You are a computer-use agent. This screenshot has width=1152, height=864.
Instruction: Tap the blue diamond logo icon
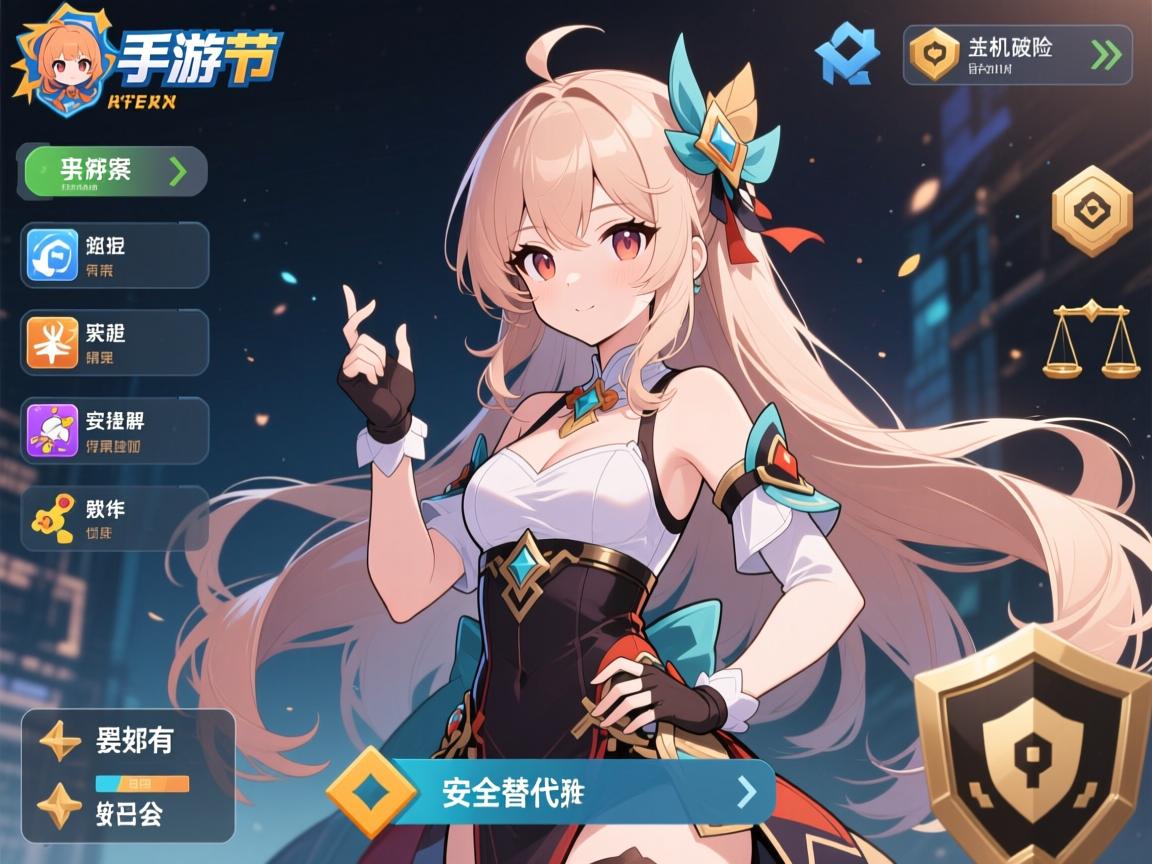click(x=847, y=54)
